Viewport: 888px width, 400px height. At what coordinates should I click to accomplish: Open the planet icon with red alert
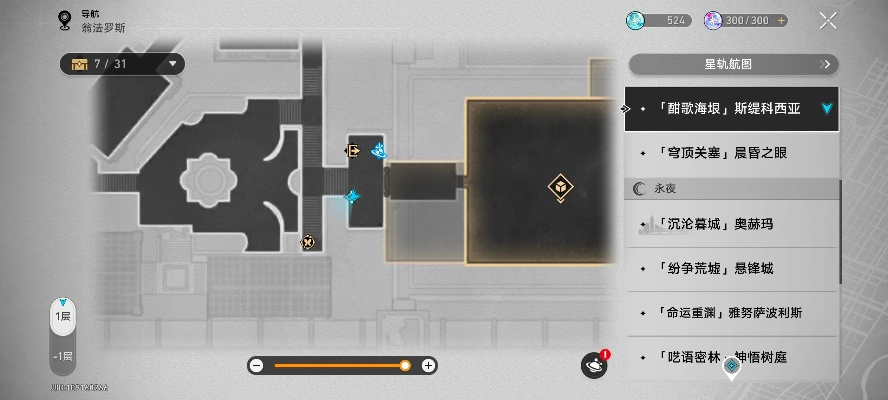594,365
